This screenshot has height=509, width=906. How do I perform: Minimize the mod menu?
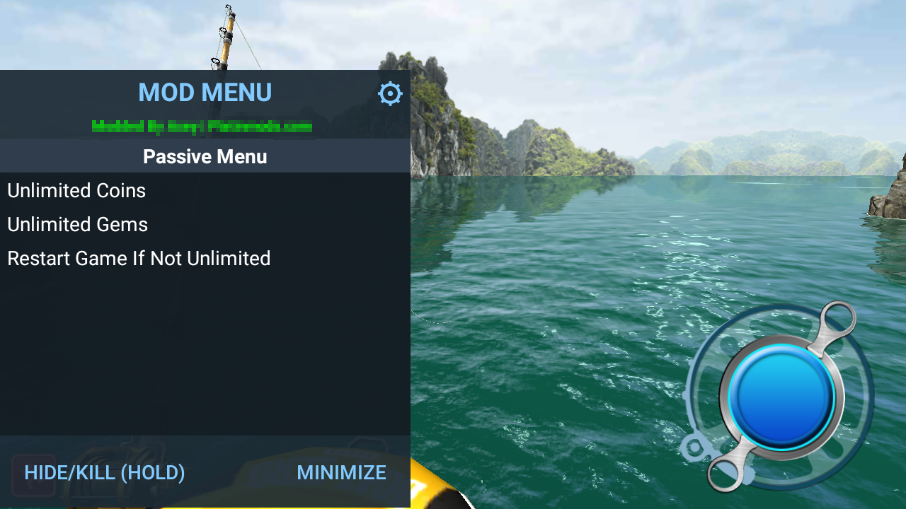(341, 473)
